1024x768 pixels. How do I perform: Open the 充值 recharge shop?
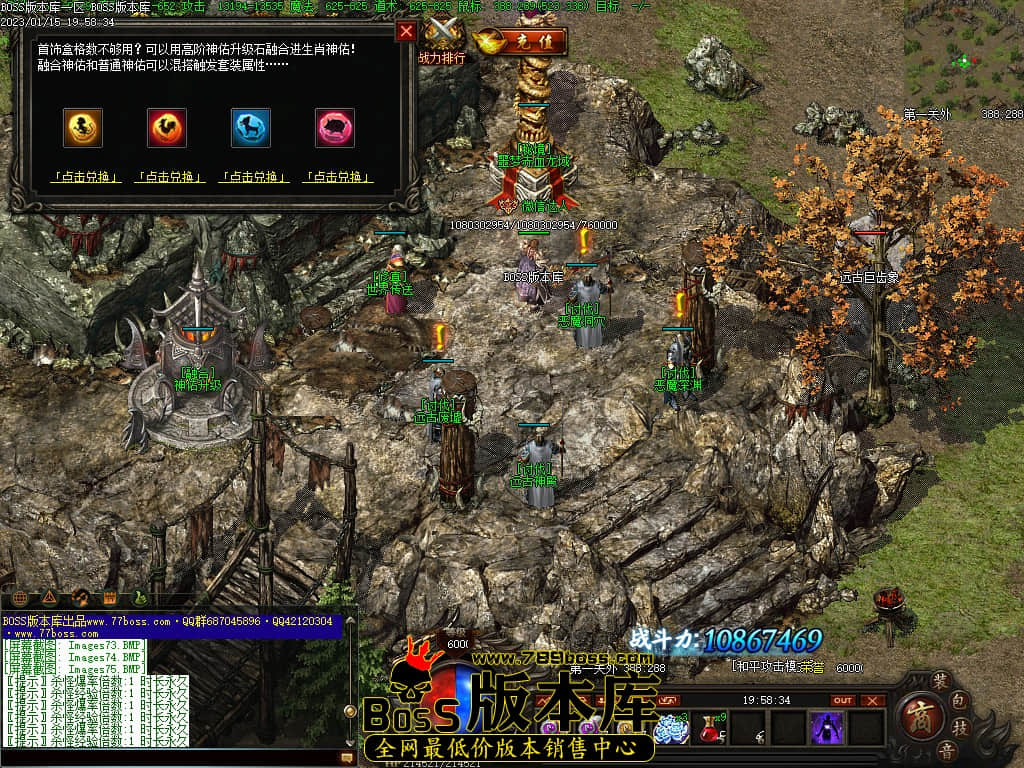click(x=522, y=42)
